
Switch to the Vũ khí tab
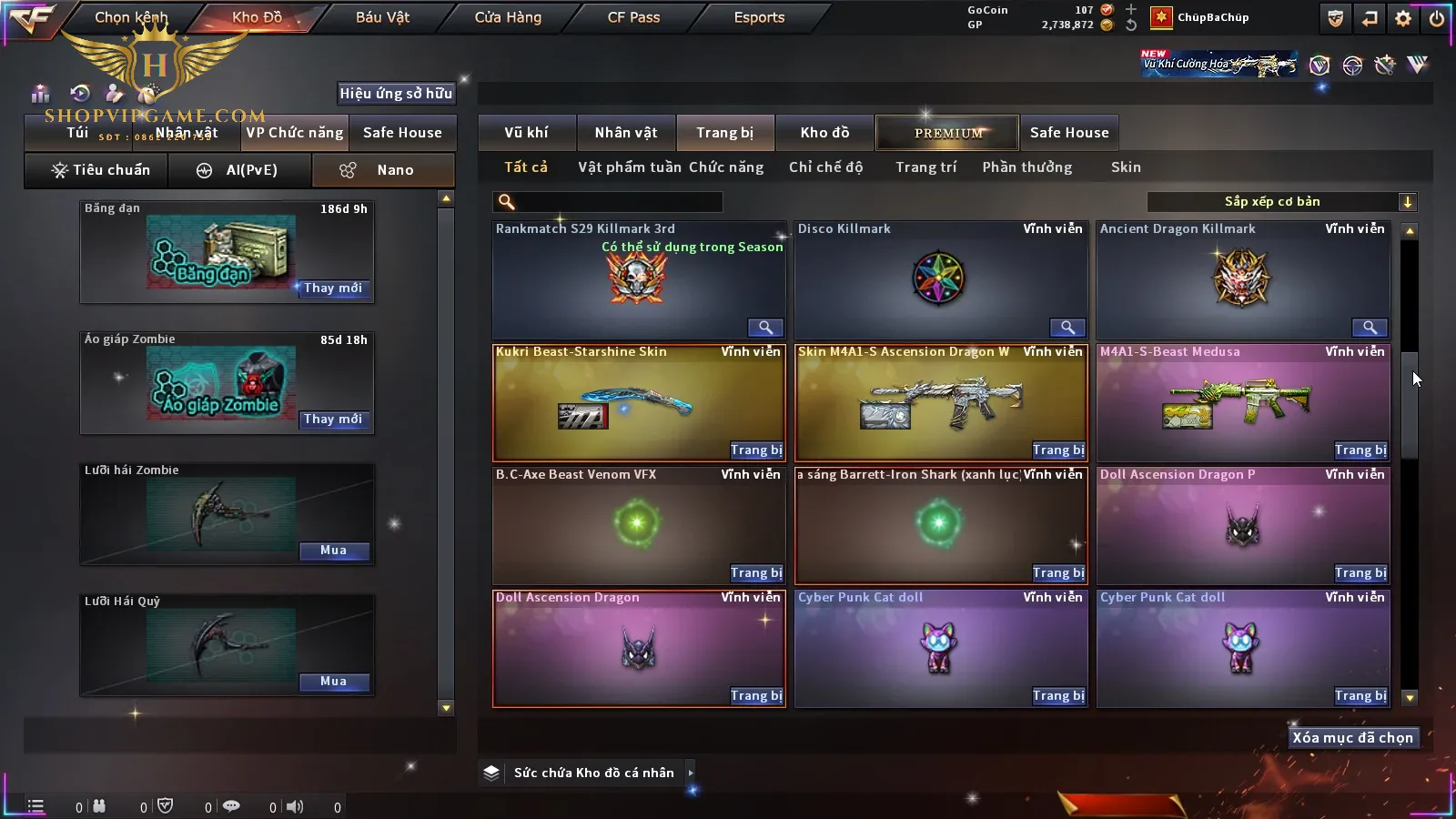click(x=526, y=133)
